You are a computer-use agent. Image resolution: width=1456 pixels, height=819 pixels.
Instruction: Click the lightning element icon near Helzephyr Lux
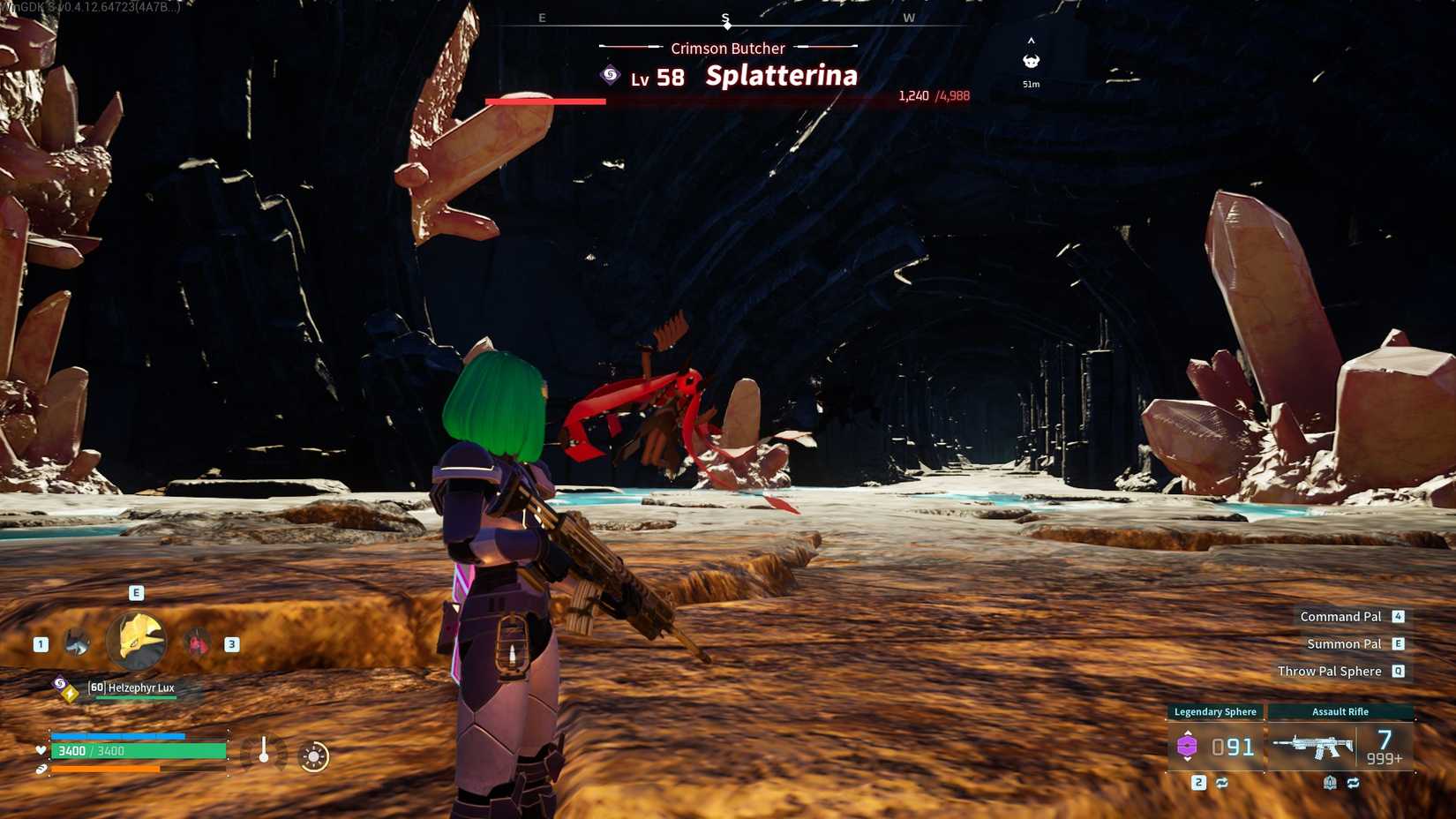pos(70,692)
